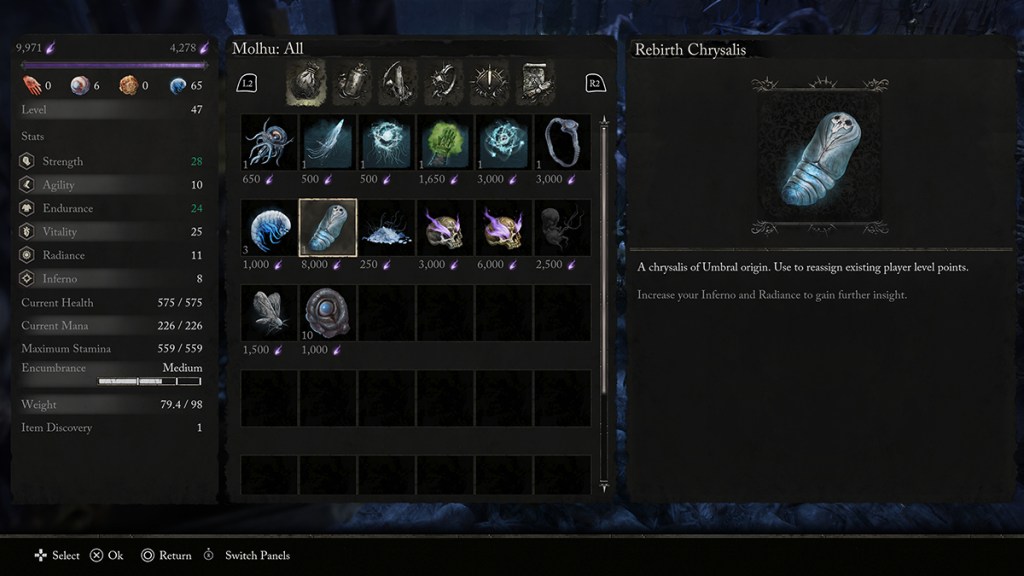1024x576 pixels.
Task: Select the Rebirth Chrysalis item slot
Action: pyautogui.click(x=328, y=228)
